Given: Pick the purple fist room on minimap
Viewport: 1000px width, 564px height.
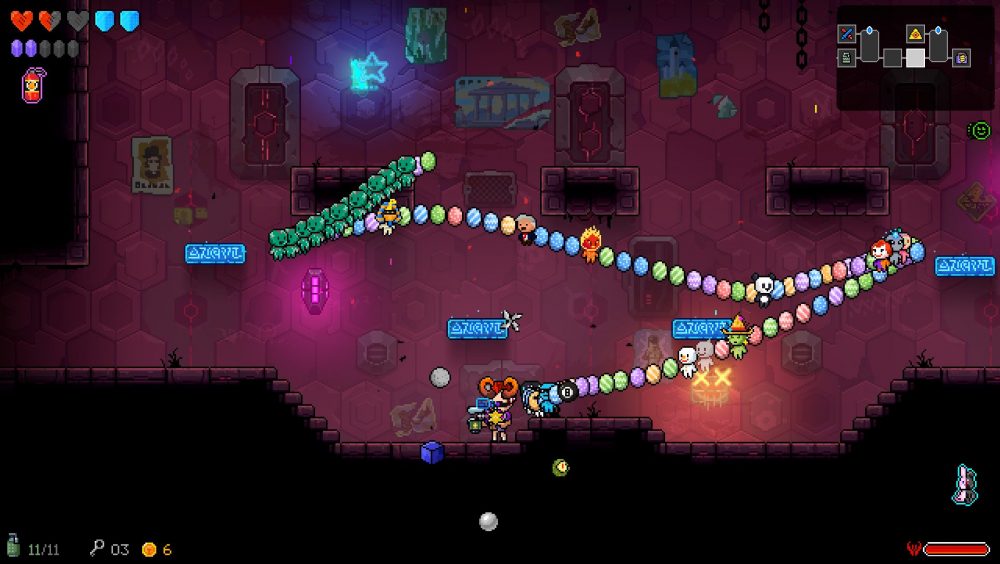Looking at the screenshot, I should 961,58.
